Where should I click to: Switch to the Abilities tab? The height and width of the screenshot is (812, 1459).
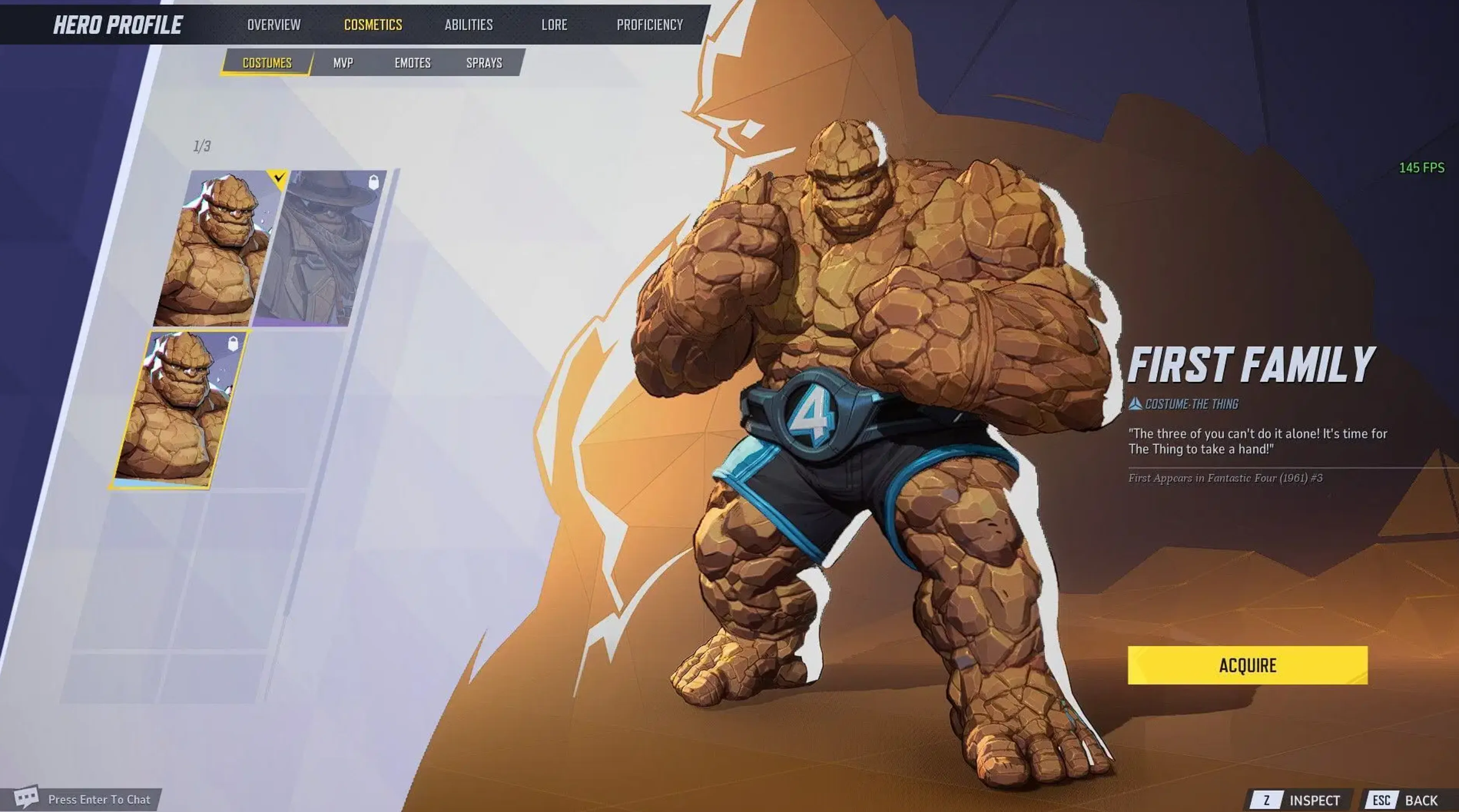(468, 25)
